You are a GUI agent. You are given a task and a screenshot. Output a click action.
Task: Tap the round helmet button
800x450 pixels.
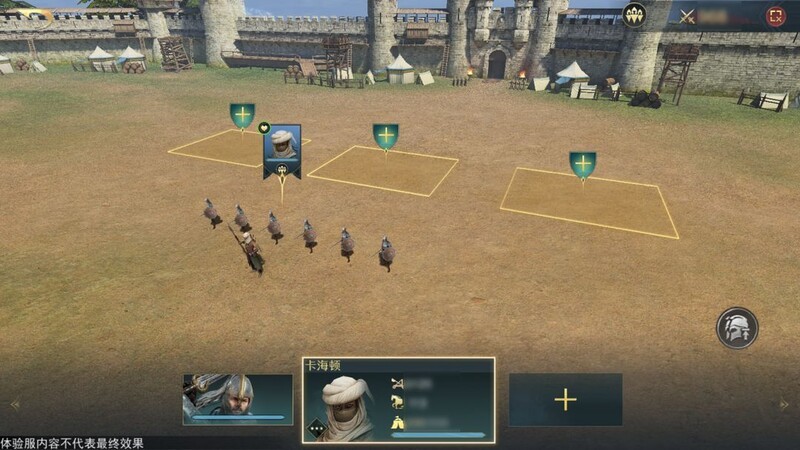tap(737, 328)
